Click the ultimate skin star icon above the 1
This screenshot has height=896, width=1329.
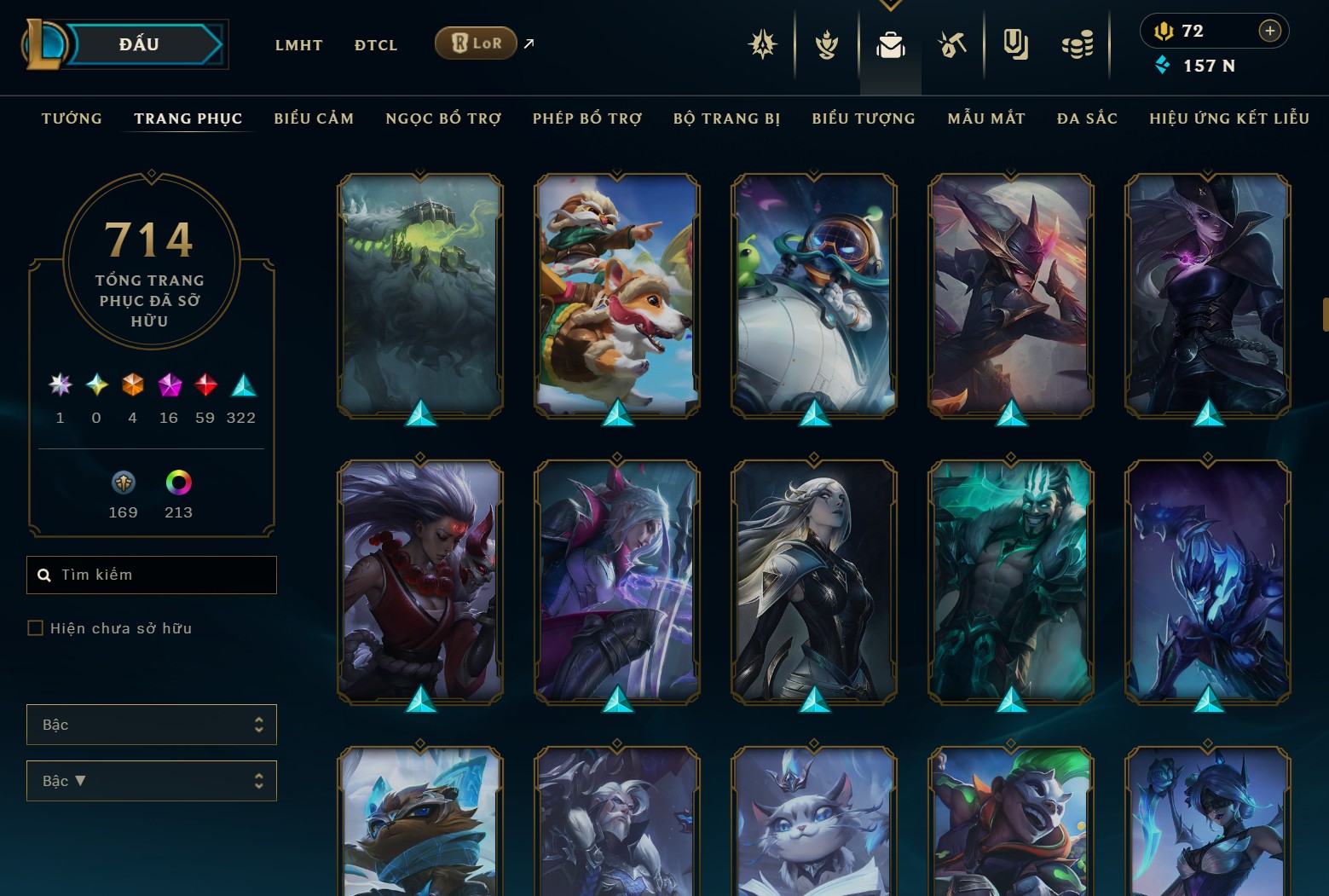pyautogui.click(x=60, y=385)
